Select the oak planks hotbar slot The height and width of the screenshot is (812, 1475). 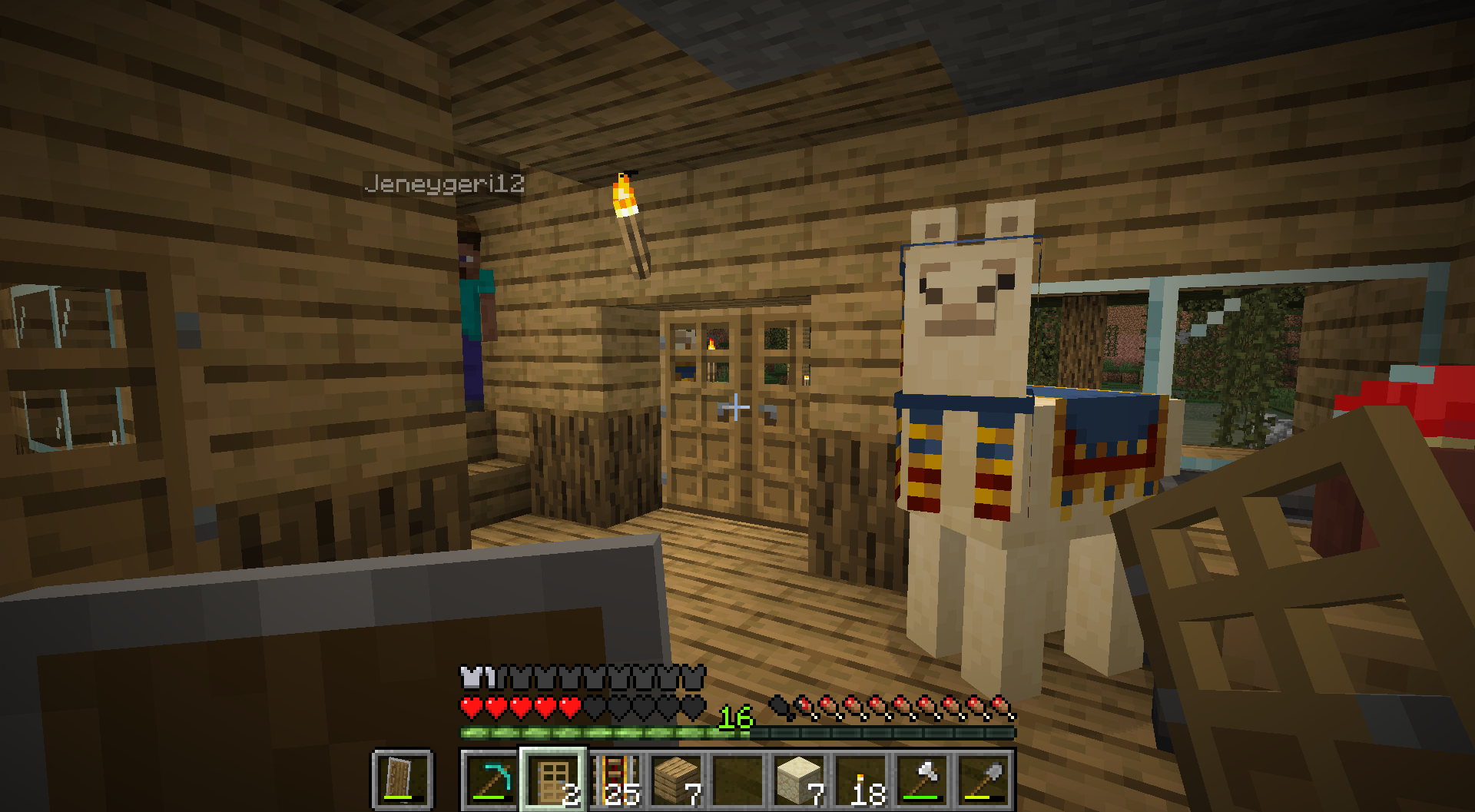pos(677,780)
